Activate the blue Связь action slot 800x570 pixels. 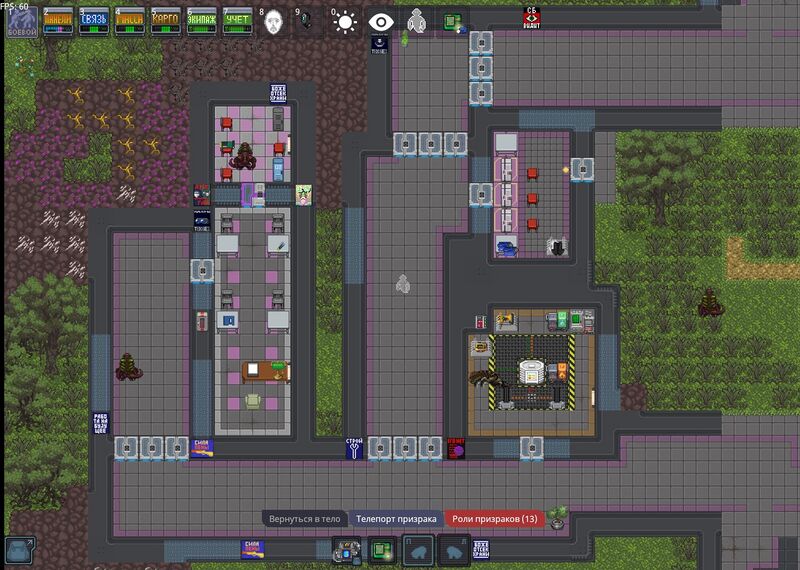93,21
